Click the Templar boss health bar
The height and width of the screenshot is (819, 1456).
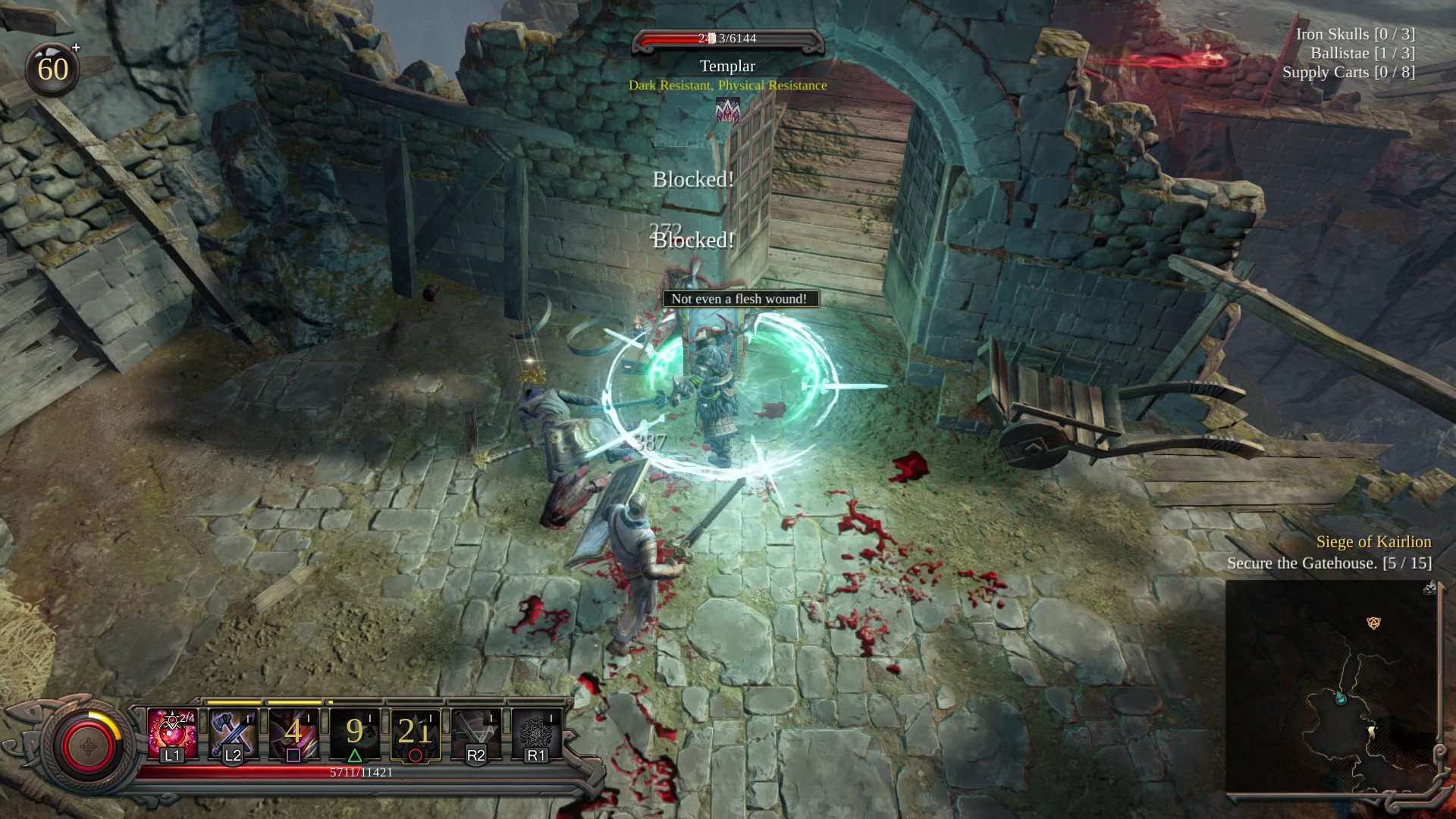[x=726, y=39]
